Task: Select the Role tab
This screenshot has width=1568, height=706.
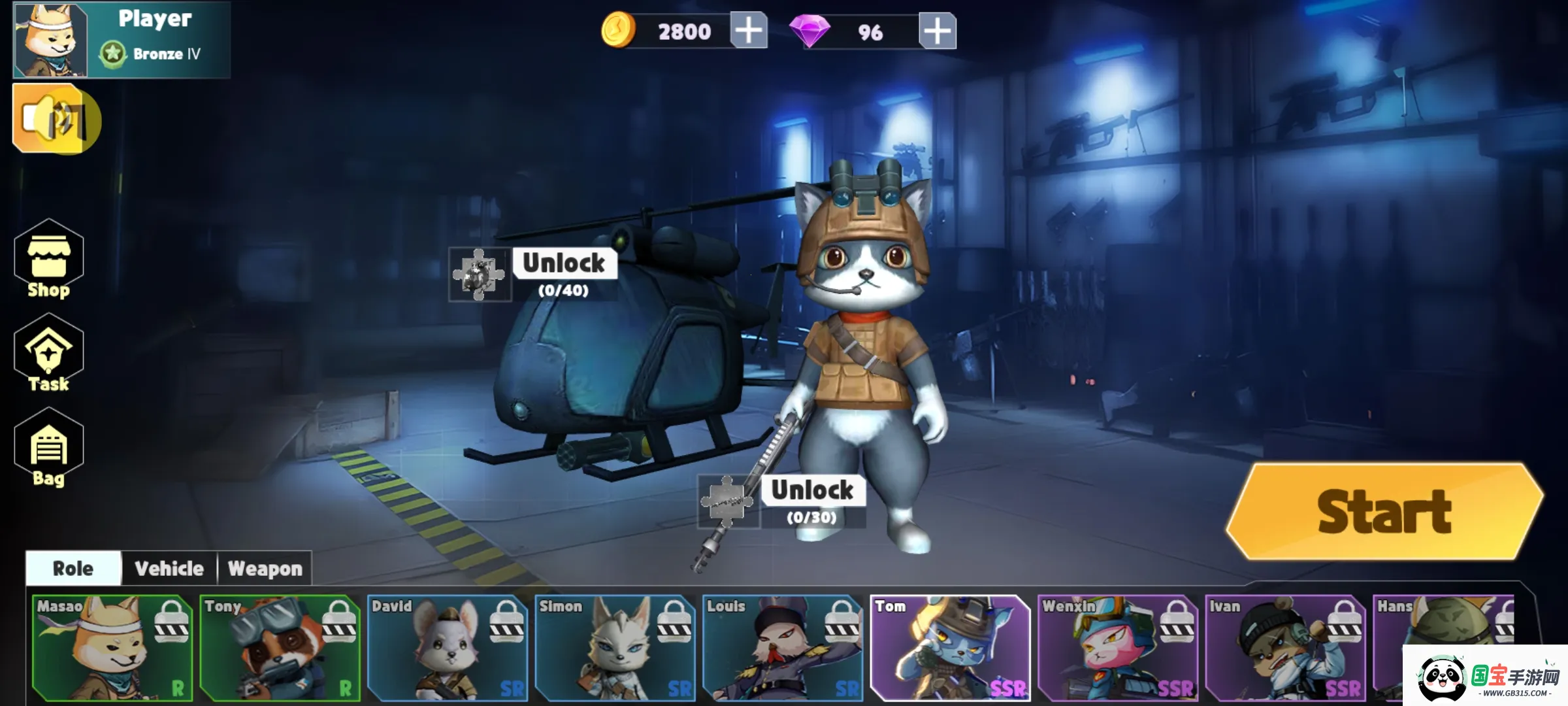Action: pyautogui.click(x=73, y=568)
